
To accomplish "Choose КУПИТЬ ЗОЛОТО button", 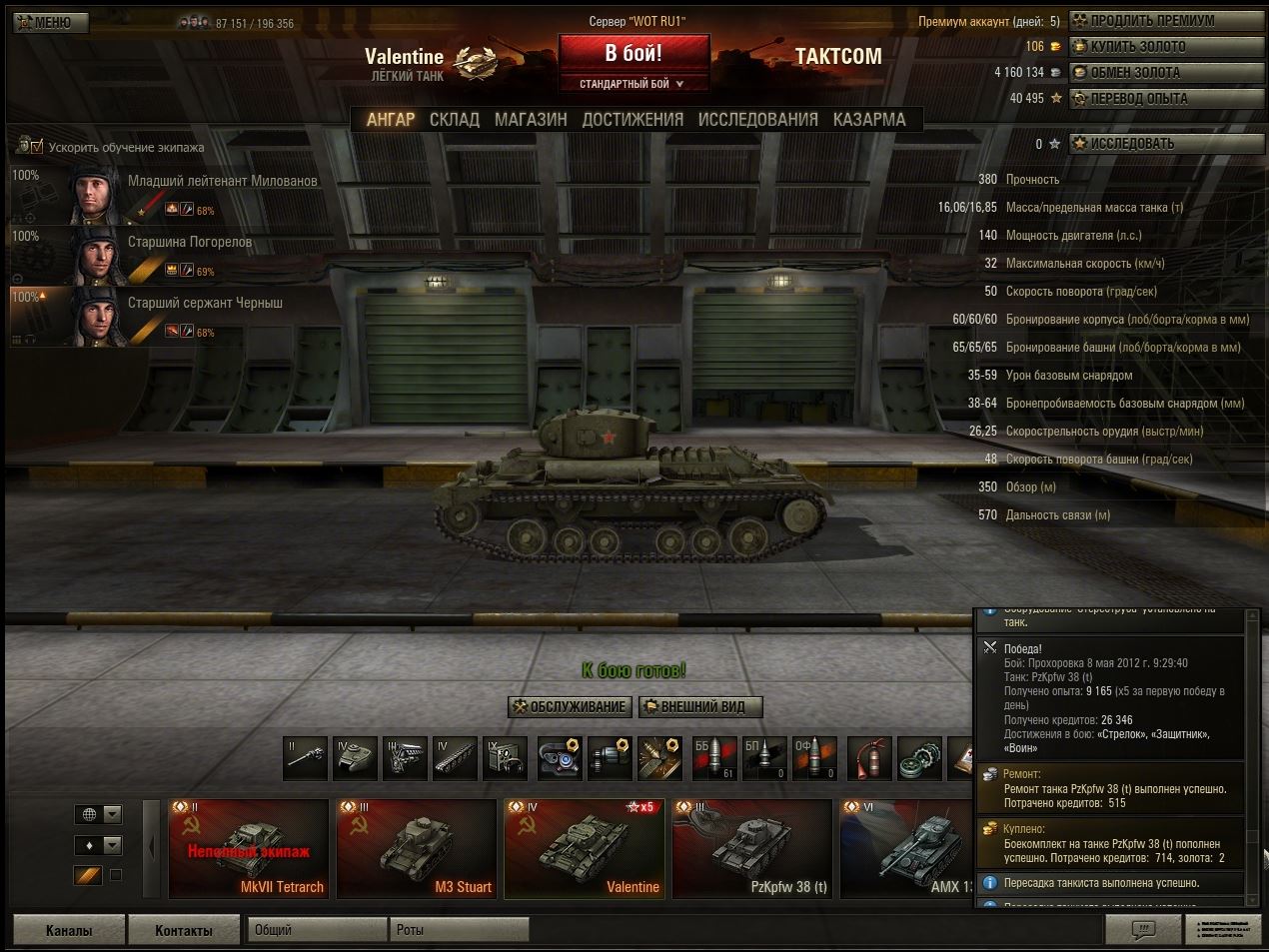I will point(1166,47).
